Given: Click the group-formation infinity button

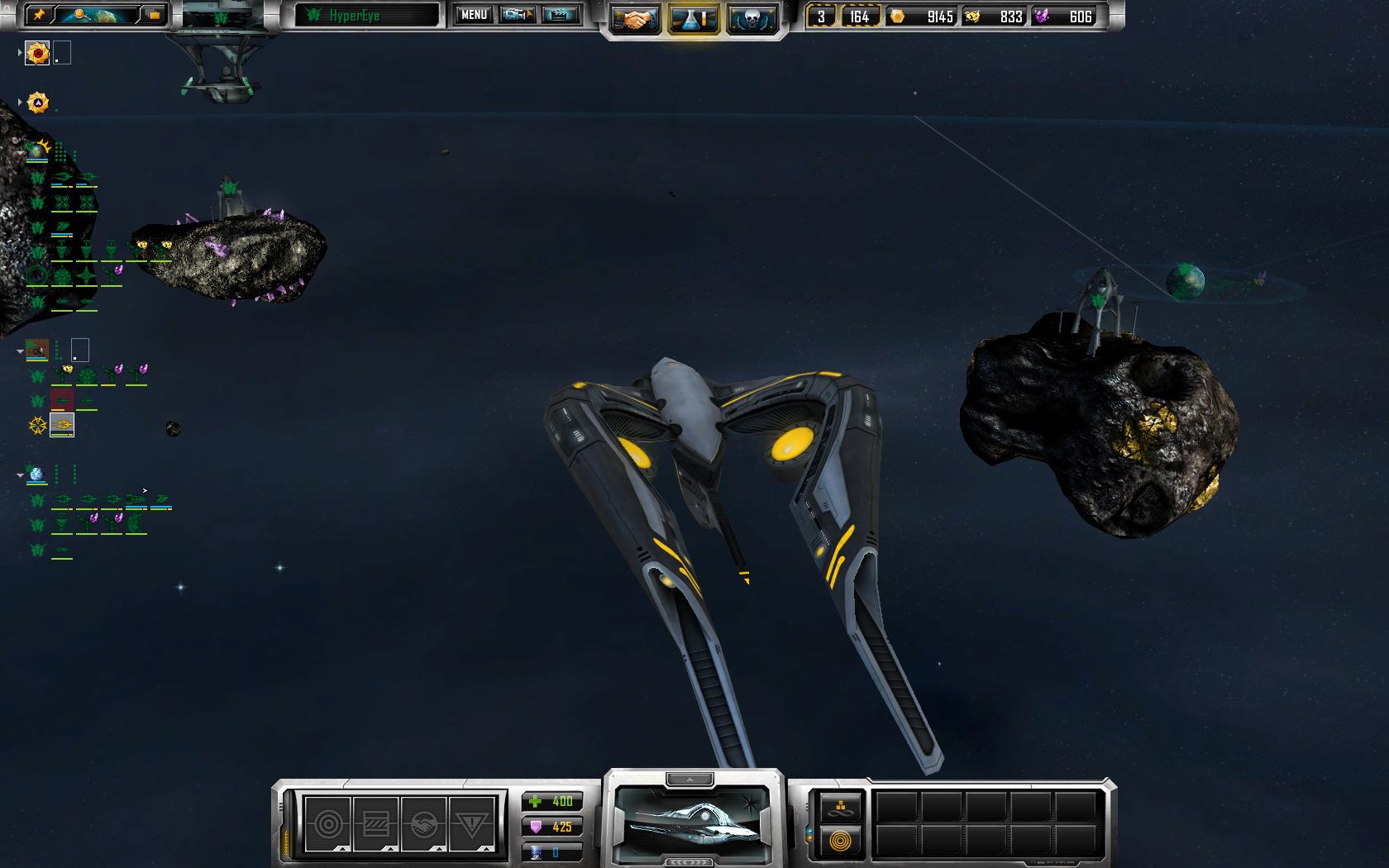Looking at the screenshot, I should click(841, 808).
